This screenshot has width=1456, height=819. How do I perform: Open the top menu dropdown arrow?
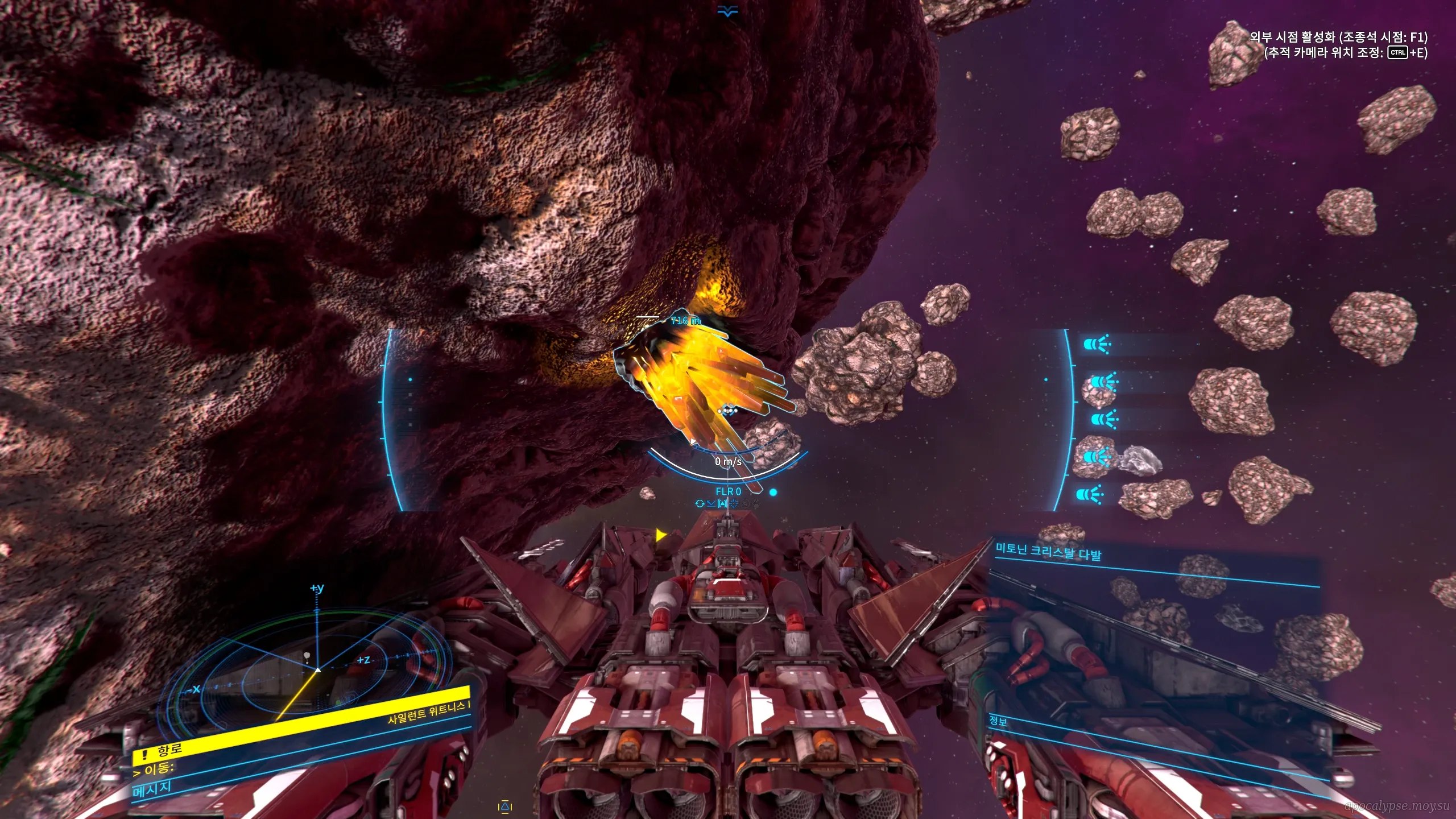727,11
